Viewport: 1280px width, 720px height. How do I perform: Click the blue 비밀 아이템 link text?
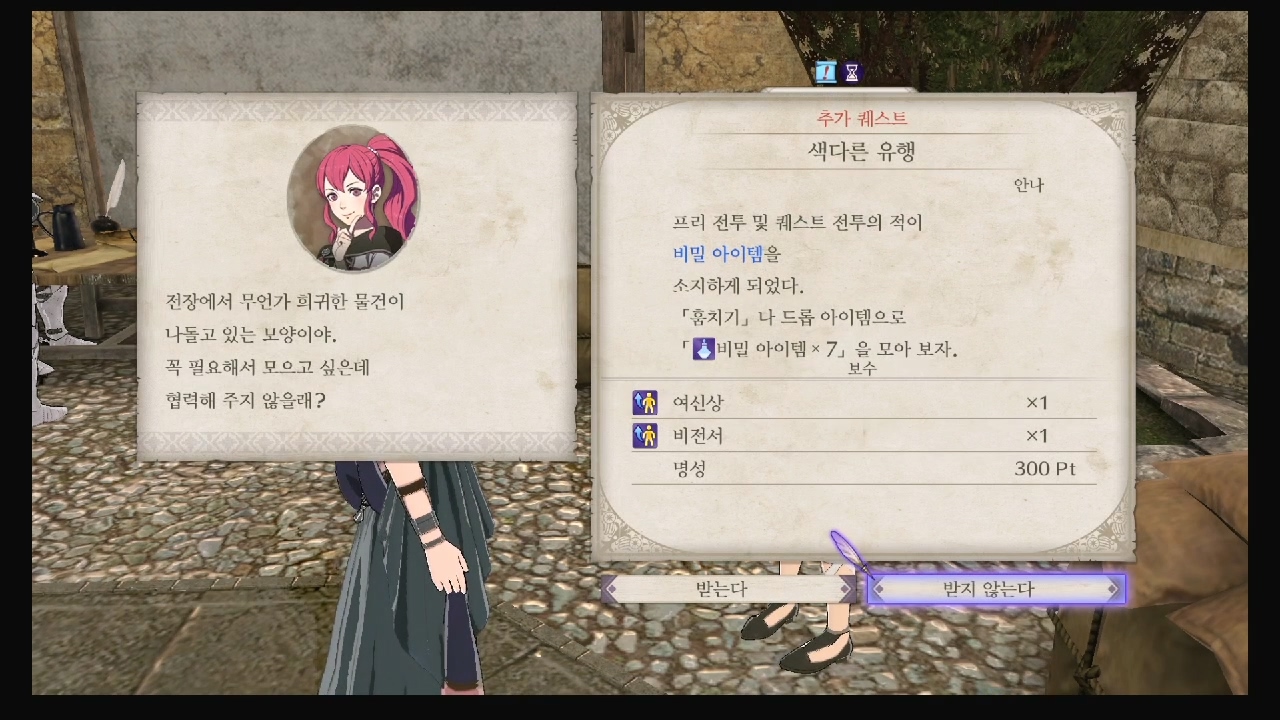pos(719,254)
